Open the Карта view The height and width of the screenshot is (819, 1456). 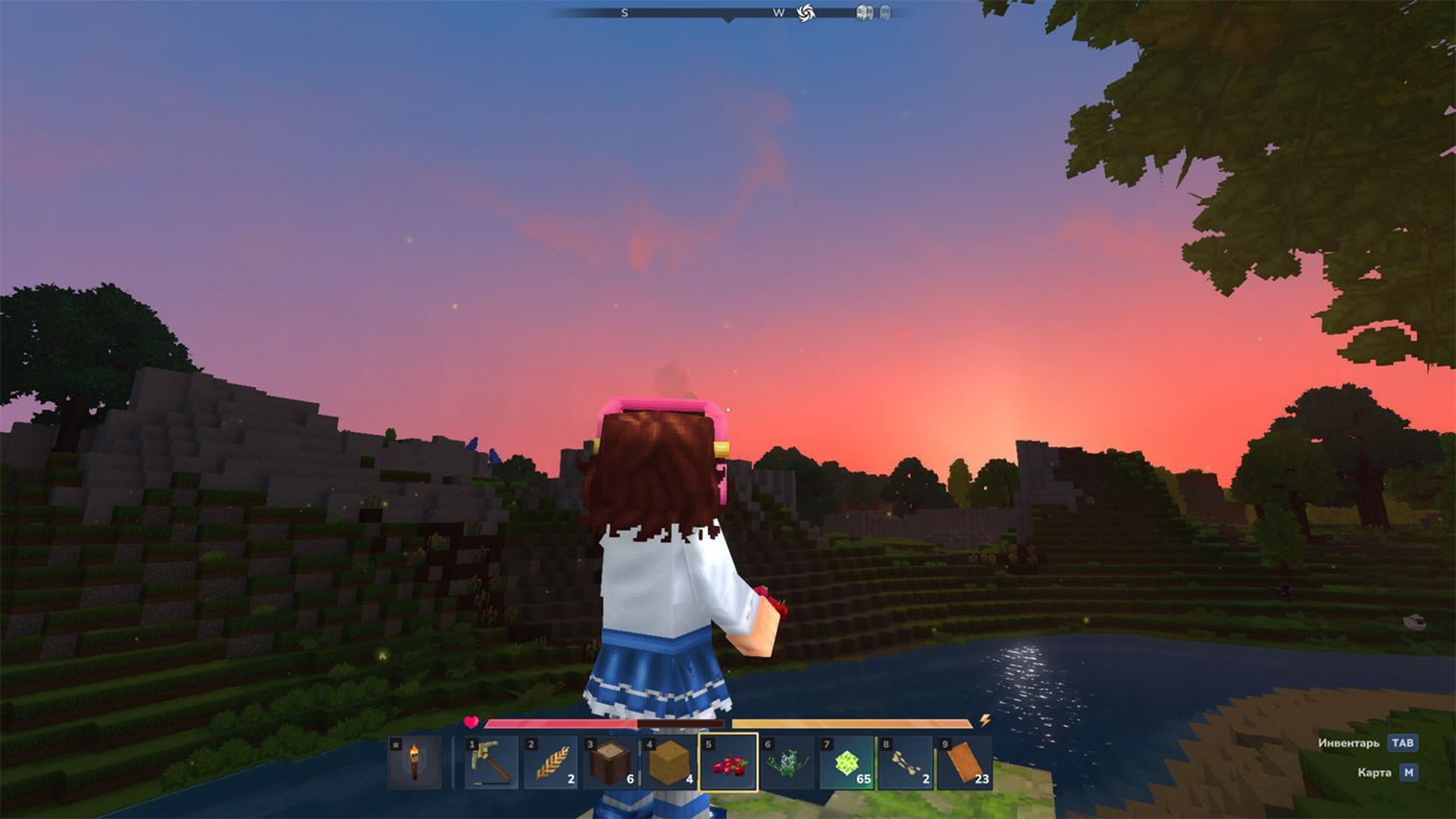pos(1376,771)
